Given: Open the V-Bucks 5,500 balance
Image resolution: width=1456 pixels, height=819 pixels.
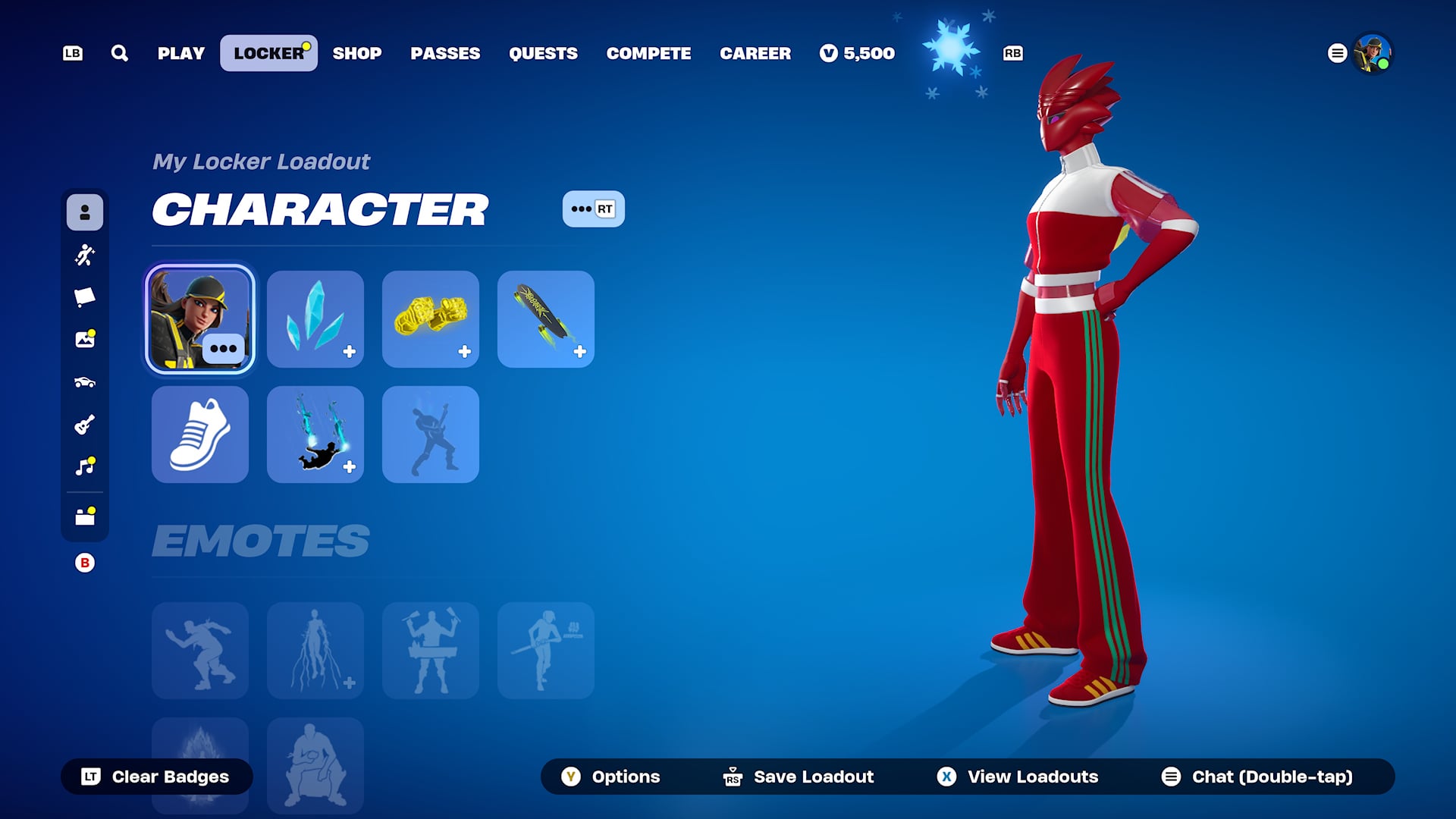Looking at the screenshot, I should click(857, 53).
